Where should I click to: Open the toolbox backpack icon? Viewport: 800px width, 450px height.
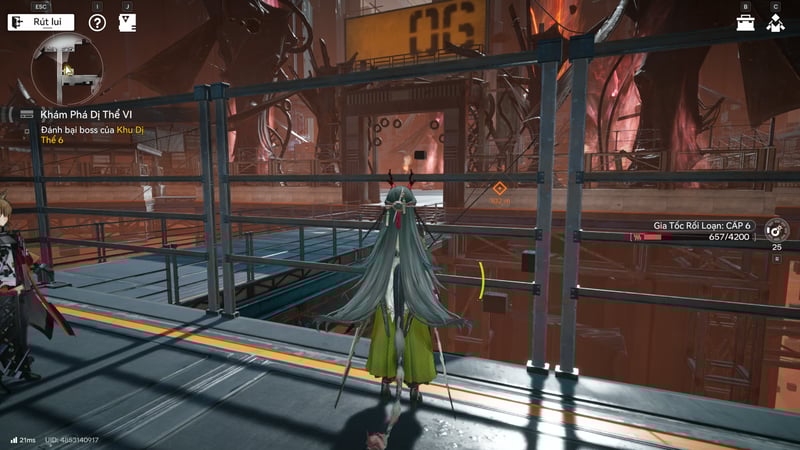pyautogui.click(x=745, y=22)
